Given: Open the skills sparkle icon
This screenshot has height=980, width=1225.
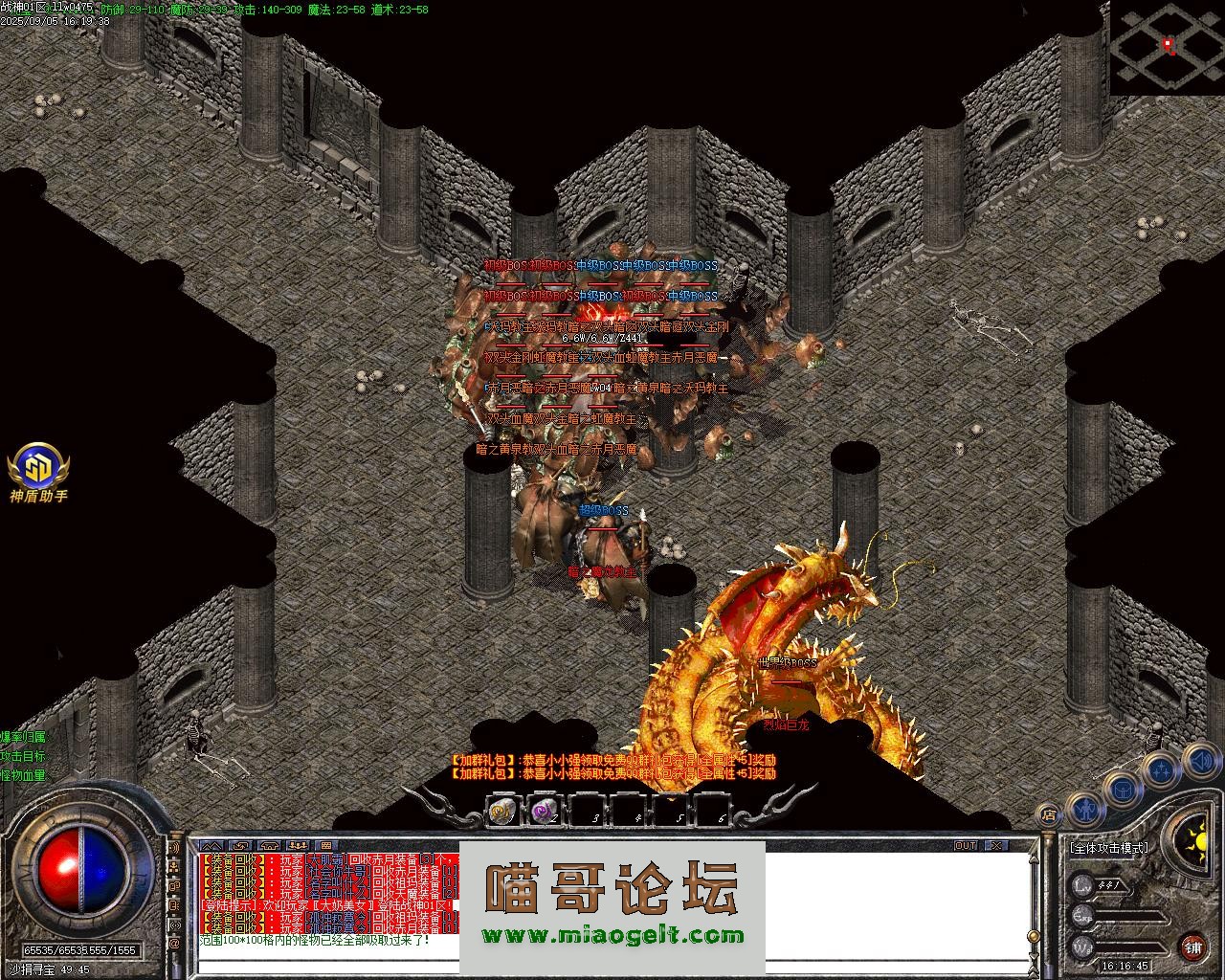Looking at the screenshot, I should 1162,769.
